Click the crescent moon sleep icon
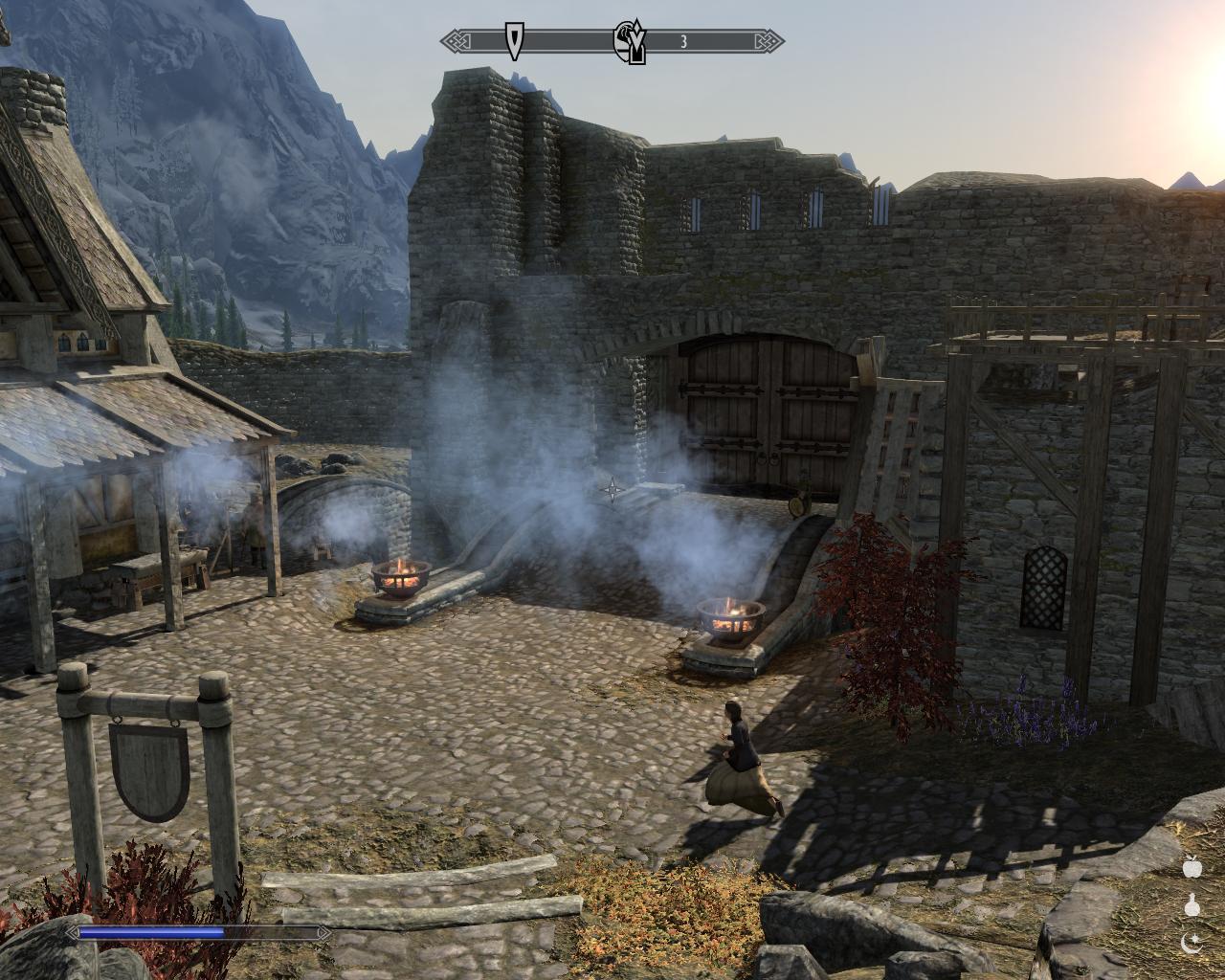Image resolution: width=1225 pixels, height=980 pixels. tap(1192, 944)
